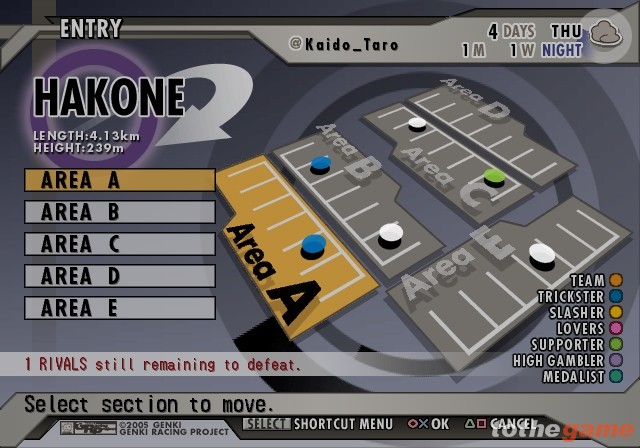Choose AREA E menu entry

pyautogui.click(x=119, y=308)
